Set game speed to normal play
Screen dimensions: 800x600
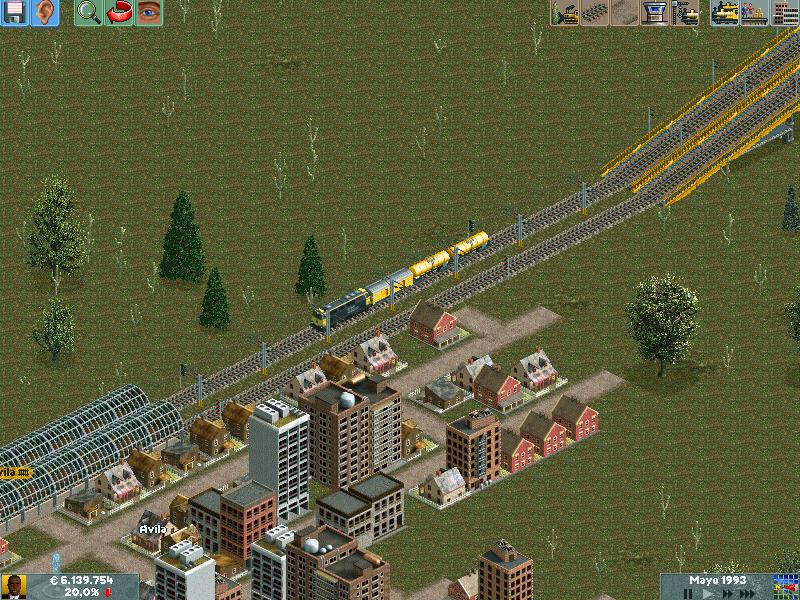(709, 593)
